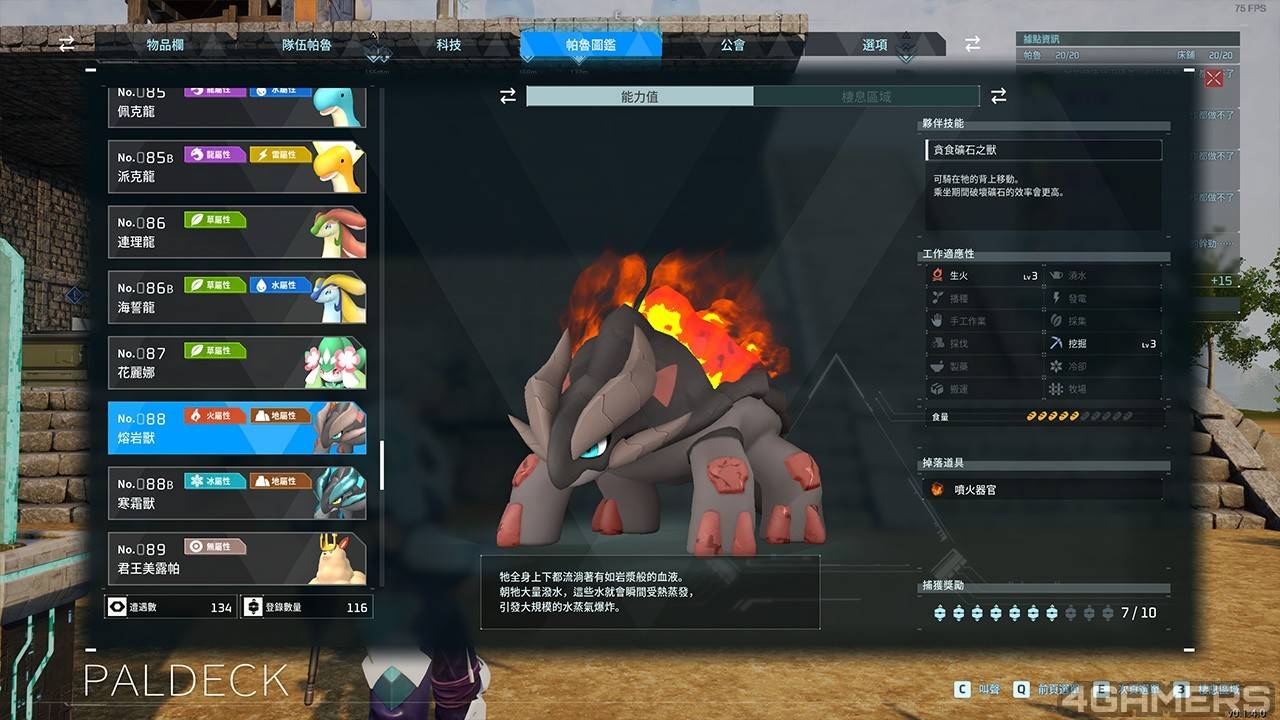Choose No.088B 寒霜獸 entry
1280x720 pixels.
[x=237, y=494]
